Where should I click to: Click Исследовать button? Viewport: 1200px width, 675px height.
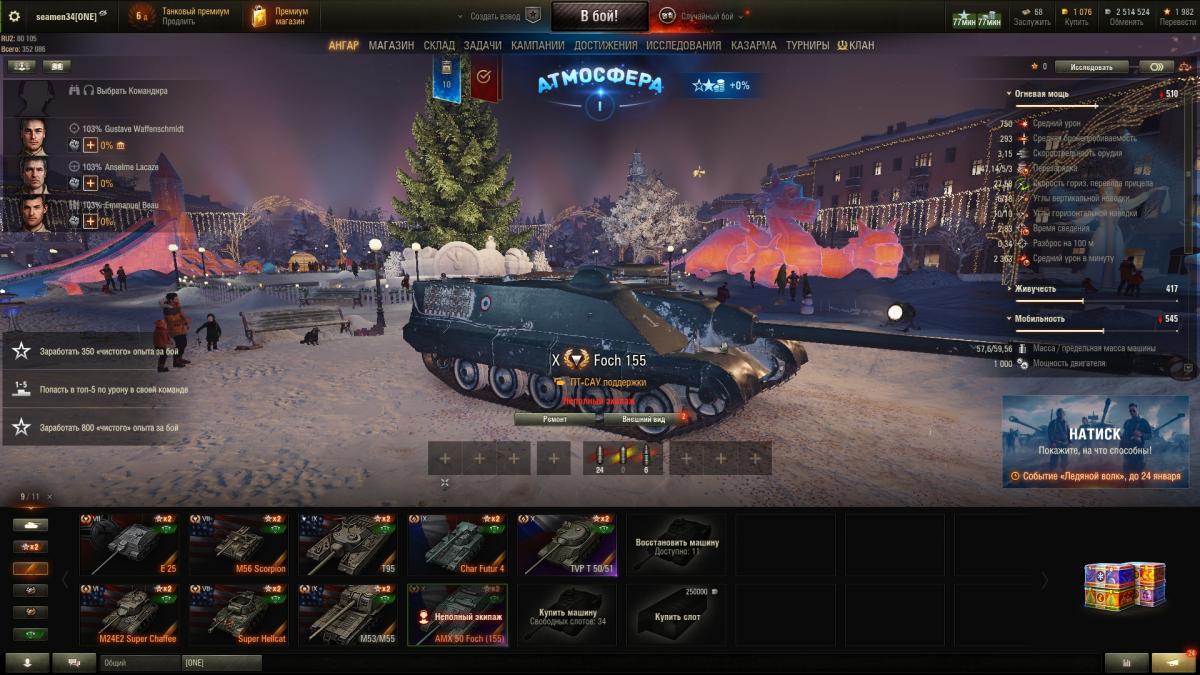(x=1091, y=67)
